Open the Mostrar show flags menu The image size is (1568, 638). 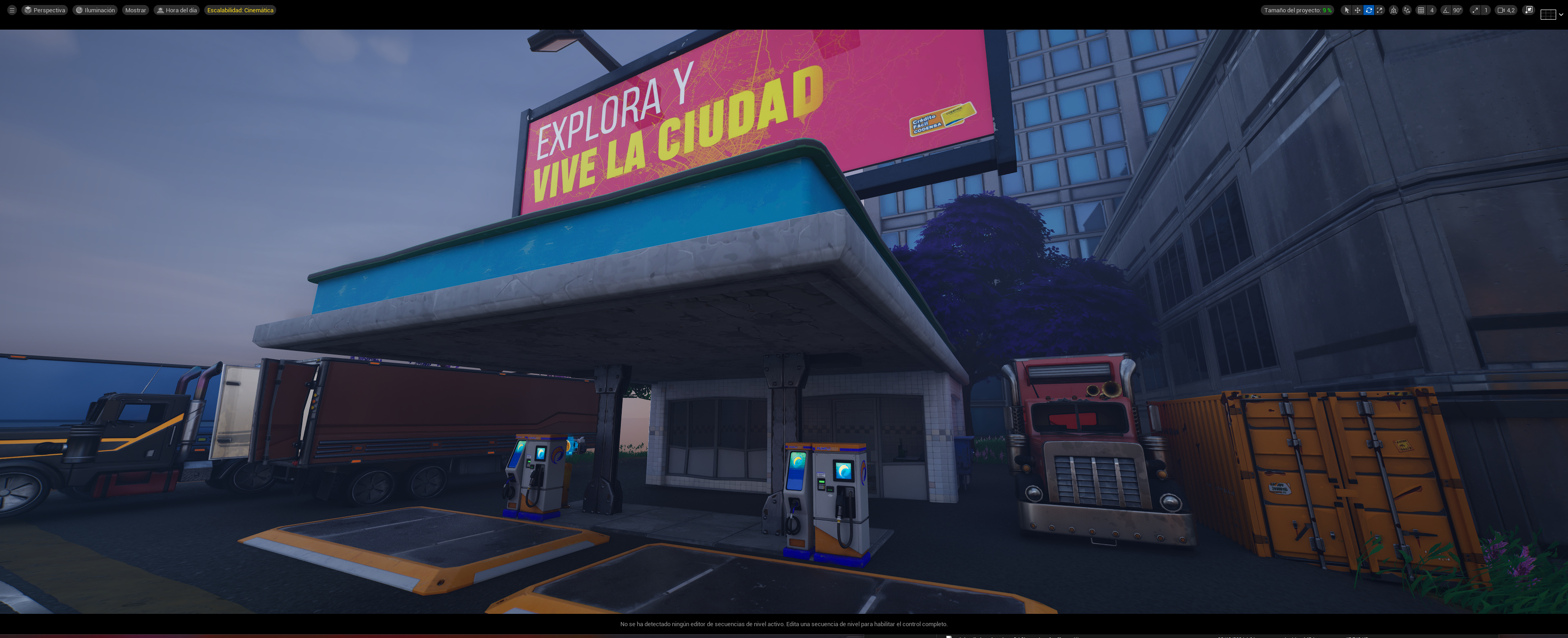coord(135,10)
